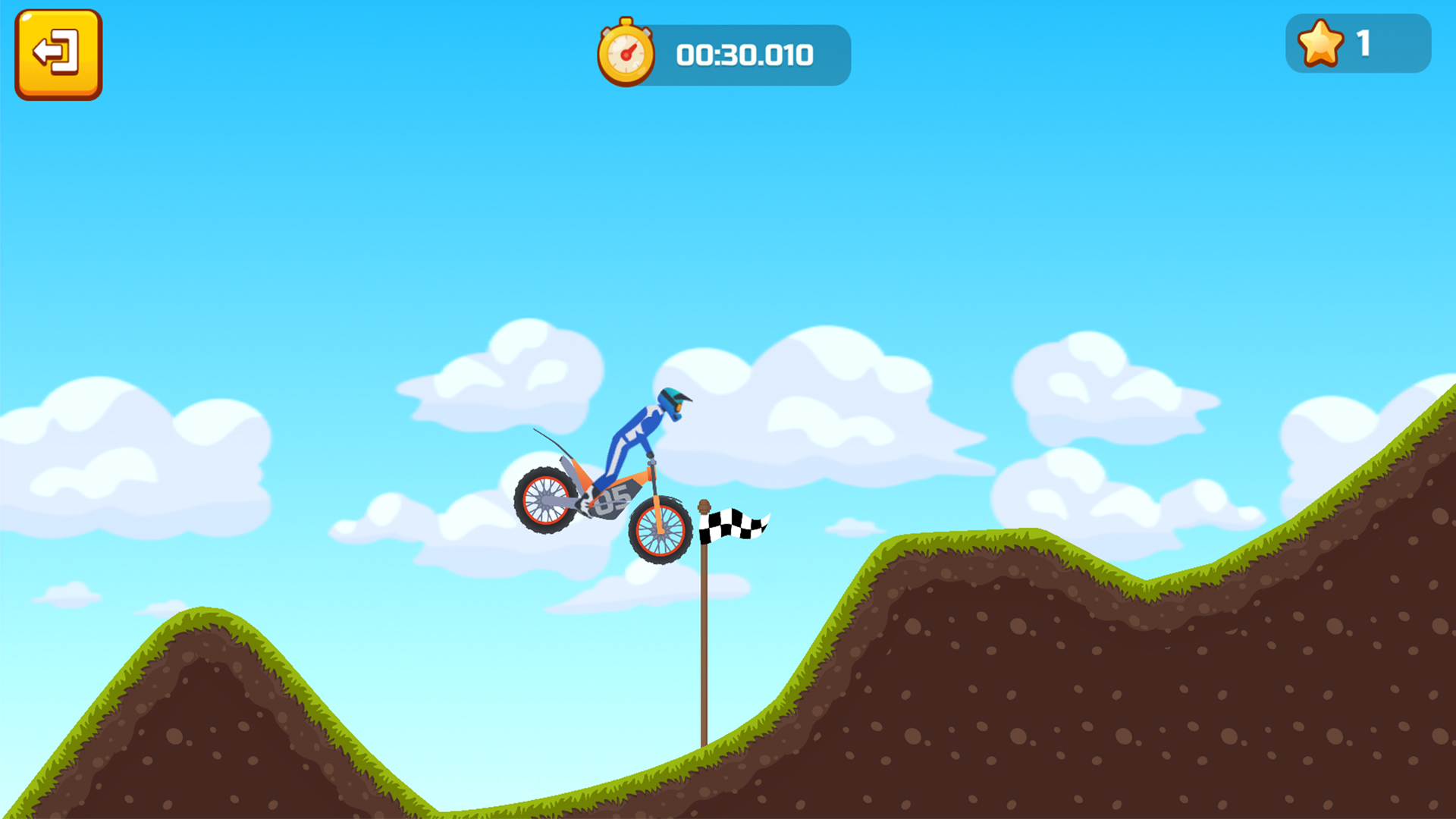Click the round knob atop the flag pole

[703, 506]
